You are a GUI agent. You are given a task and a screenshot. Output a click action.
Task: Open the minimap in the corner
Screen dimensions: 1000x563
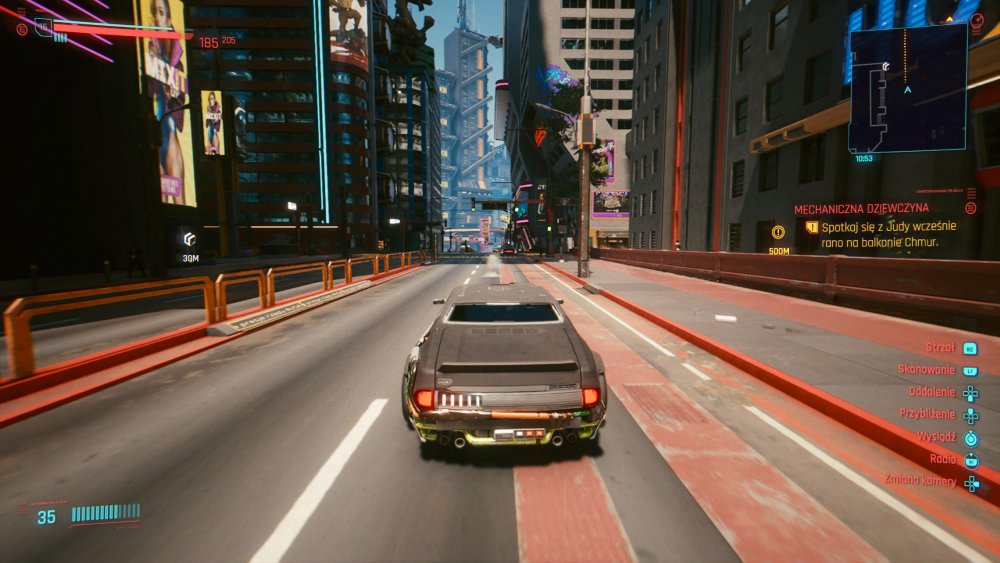(907, 88)
